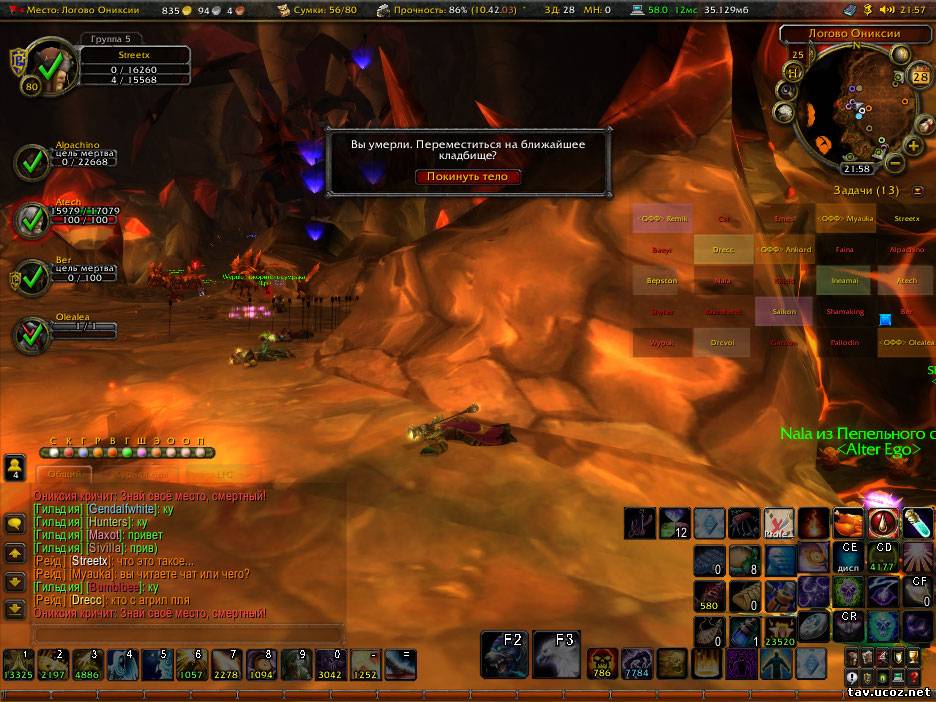Target party member Alpachino's portrait
The height and width of the screenshot is (702, 936).
tap(34, 161)
